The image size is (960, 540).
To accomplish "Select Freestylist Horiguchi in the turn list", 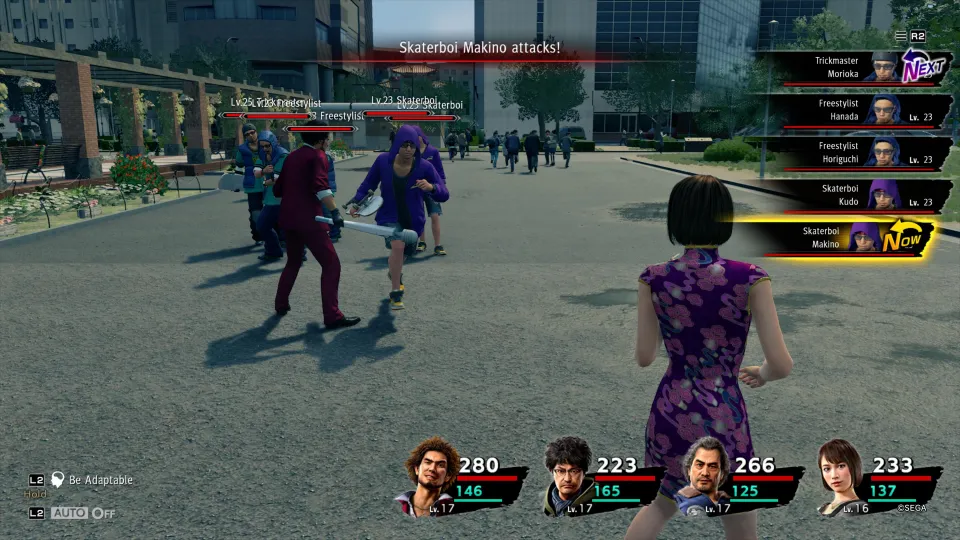I will pos(850,152).
